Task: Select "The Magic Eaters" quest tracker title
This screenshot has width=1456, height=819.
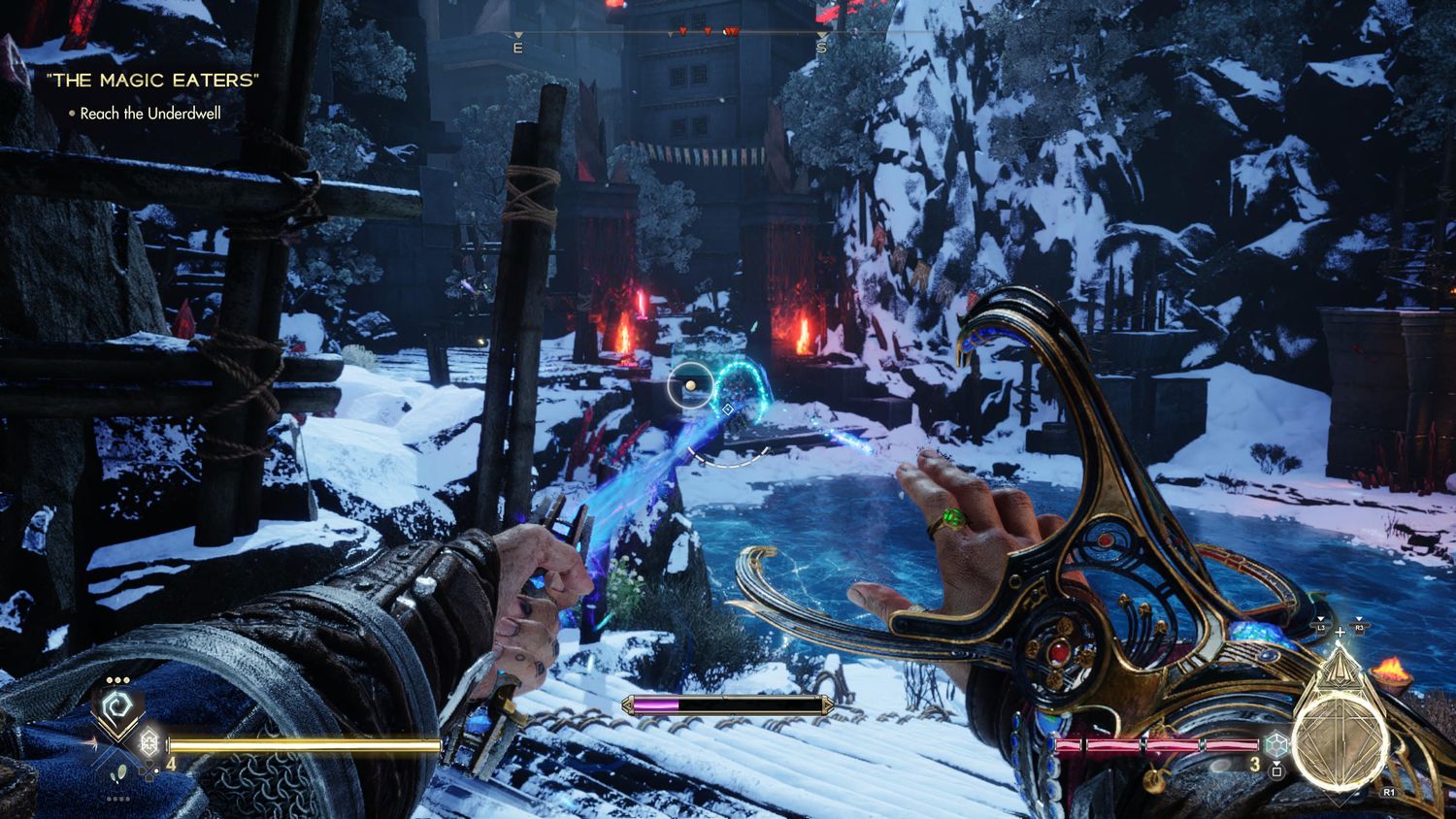Action: [153, 81]
